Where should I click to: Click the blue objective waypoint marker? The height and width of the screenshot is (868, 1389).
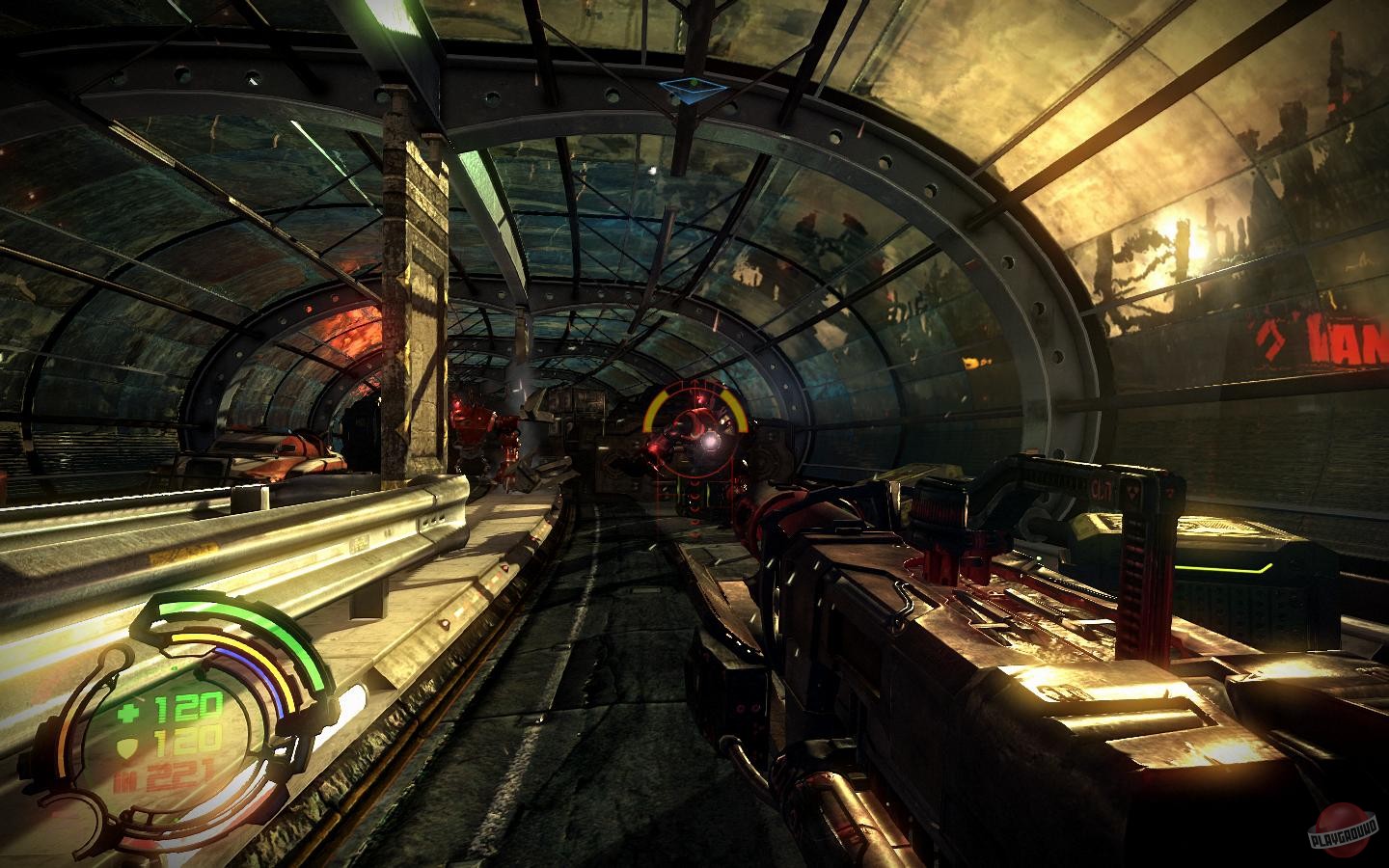pyautogui.click(x=693, y=90)
